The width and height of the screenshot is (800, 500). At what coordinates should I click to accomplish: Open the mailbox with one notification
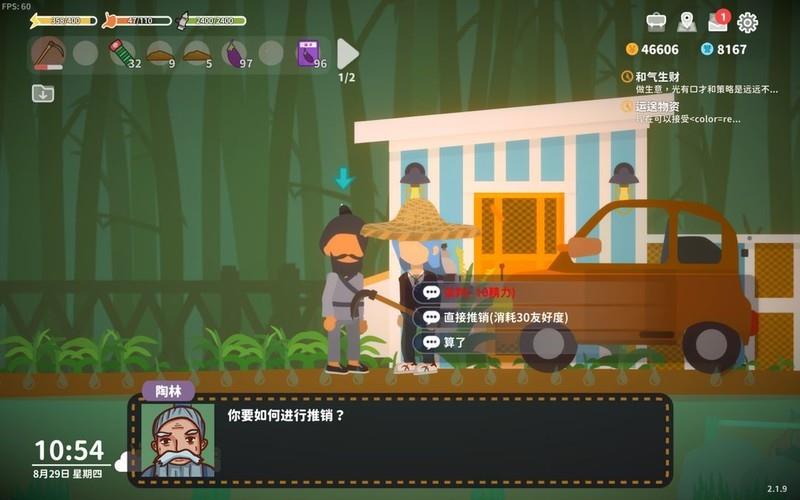pyautogui.click(x=717, y=22)
